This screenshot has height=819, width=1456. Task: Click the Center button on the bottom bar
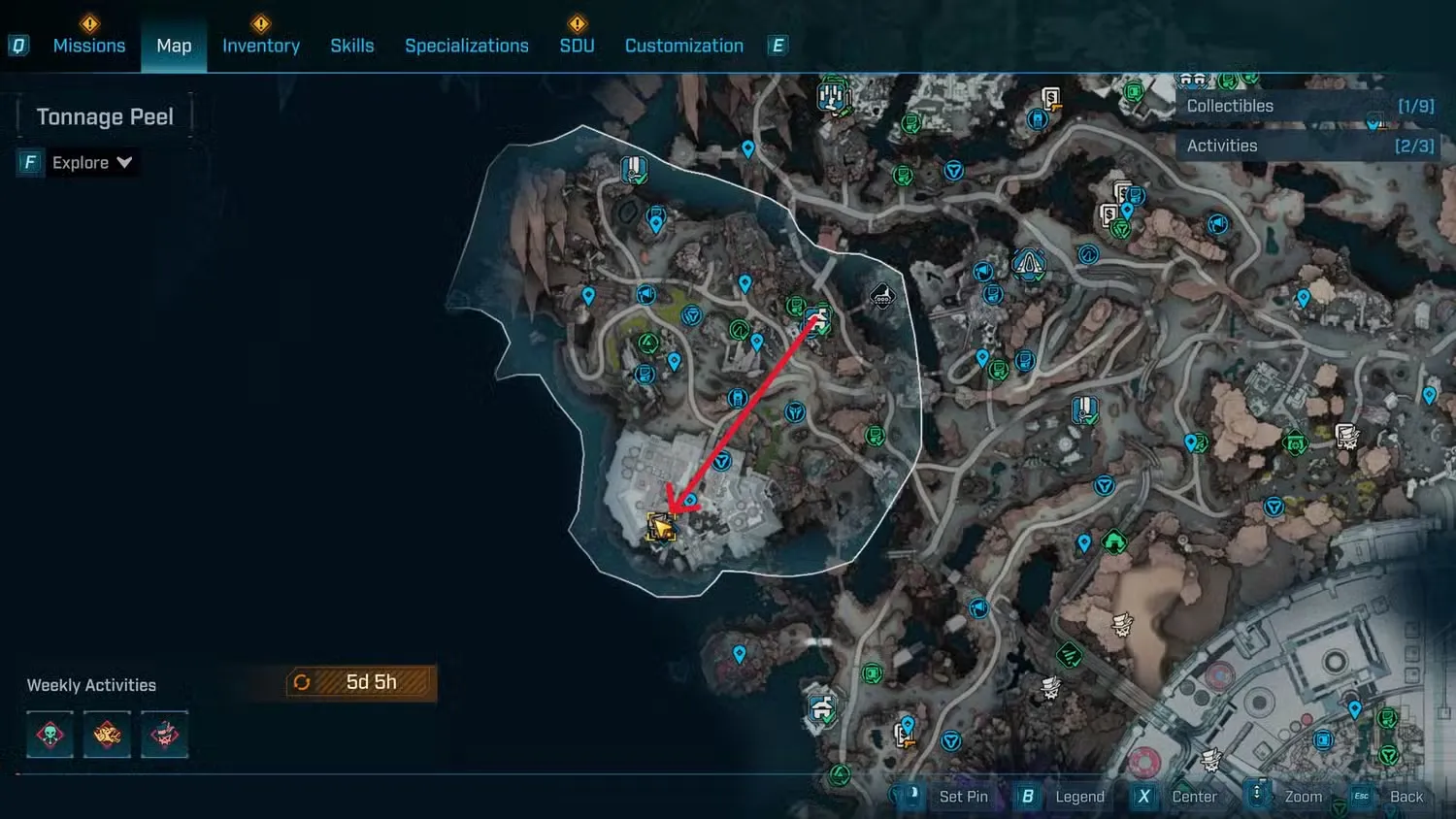pos(1195,796)
